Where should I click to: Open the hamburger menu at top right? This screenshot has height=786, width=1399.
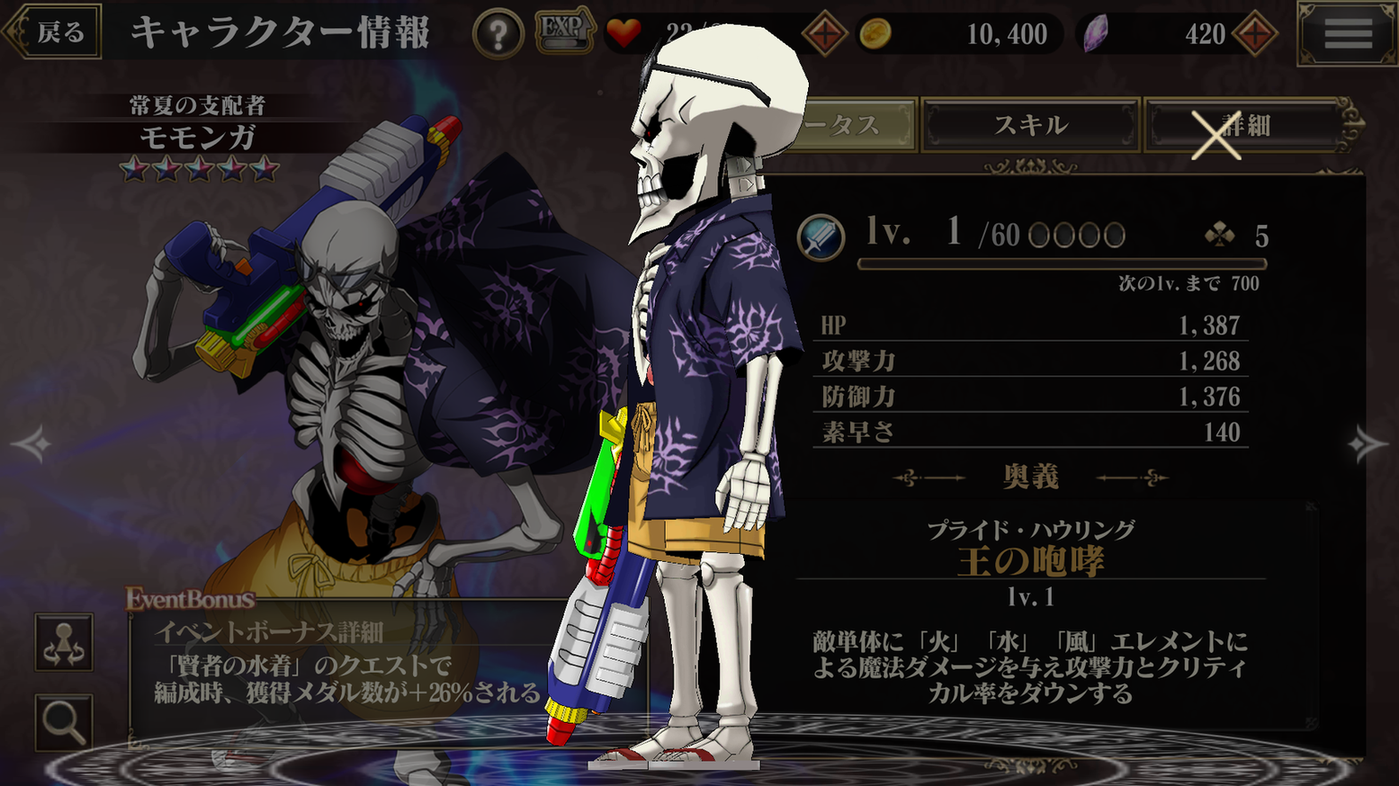(x=1347, y=33)
